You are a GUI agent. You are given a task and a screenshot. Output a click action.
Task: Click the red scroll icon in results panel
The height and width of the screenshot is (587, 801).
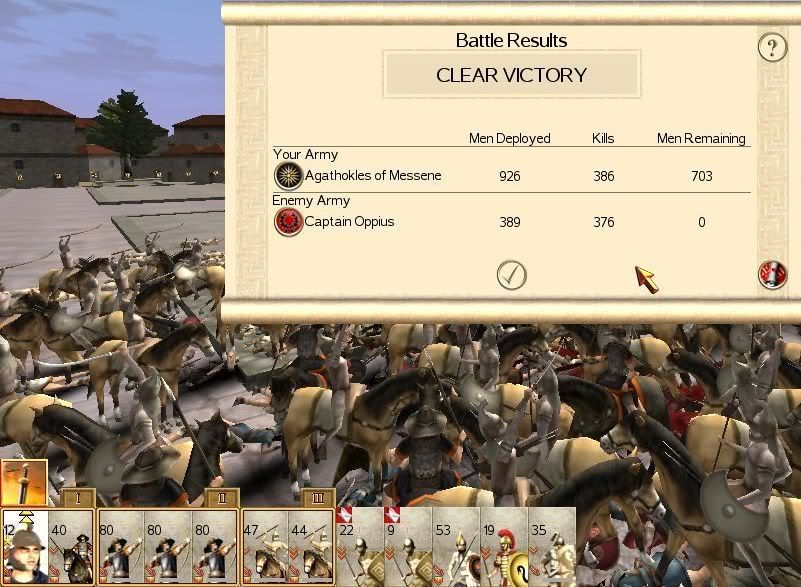tap(772, 275)
